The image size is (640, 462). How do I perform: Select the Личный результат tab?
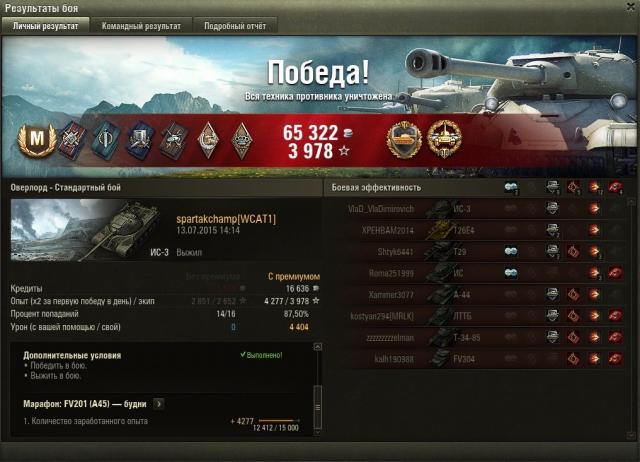(x=47, y=26)
